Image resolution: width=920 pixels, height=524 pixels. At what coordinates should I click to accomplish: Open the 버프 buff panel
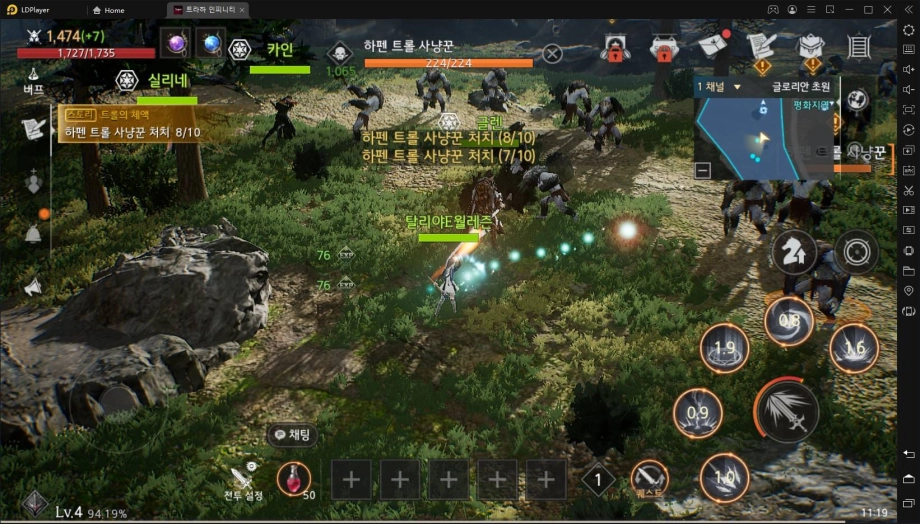coord(33,80)
